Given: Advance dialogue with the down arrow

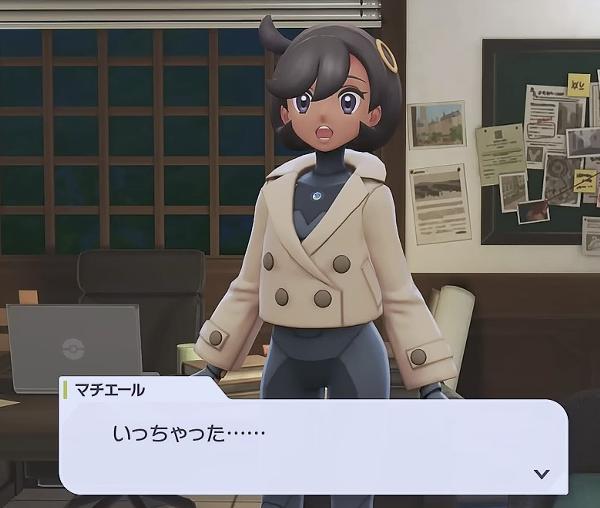Looking at the screenshot, I should pyautogui.click(x=542, y=473).
